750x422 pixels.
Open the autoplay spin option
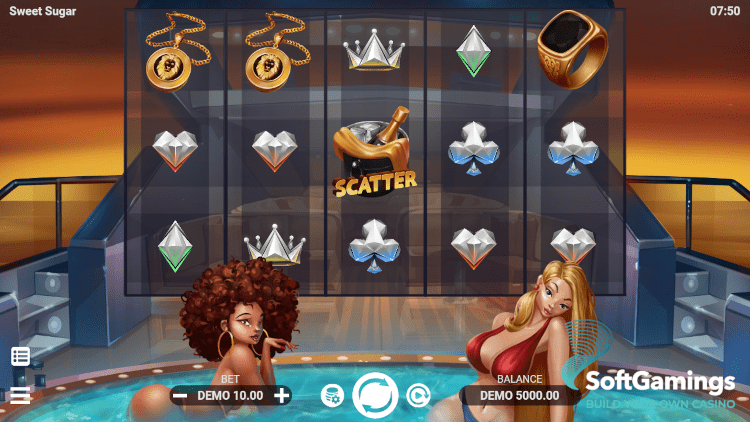click(417, 396)
